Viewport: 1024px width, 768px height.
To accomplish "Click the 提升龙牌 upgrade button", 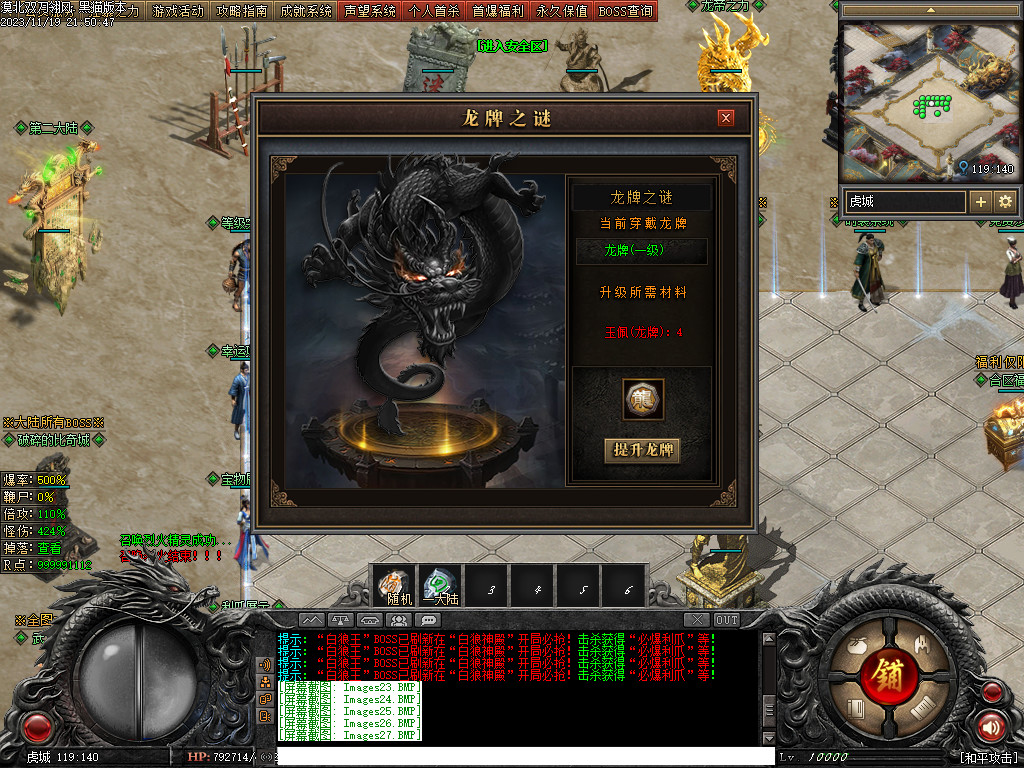I will coord(642,450).
